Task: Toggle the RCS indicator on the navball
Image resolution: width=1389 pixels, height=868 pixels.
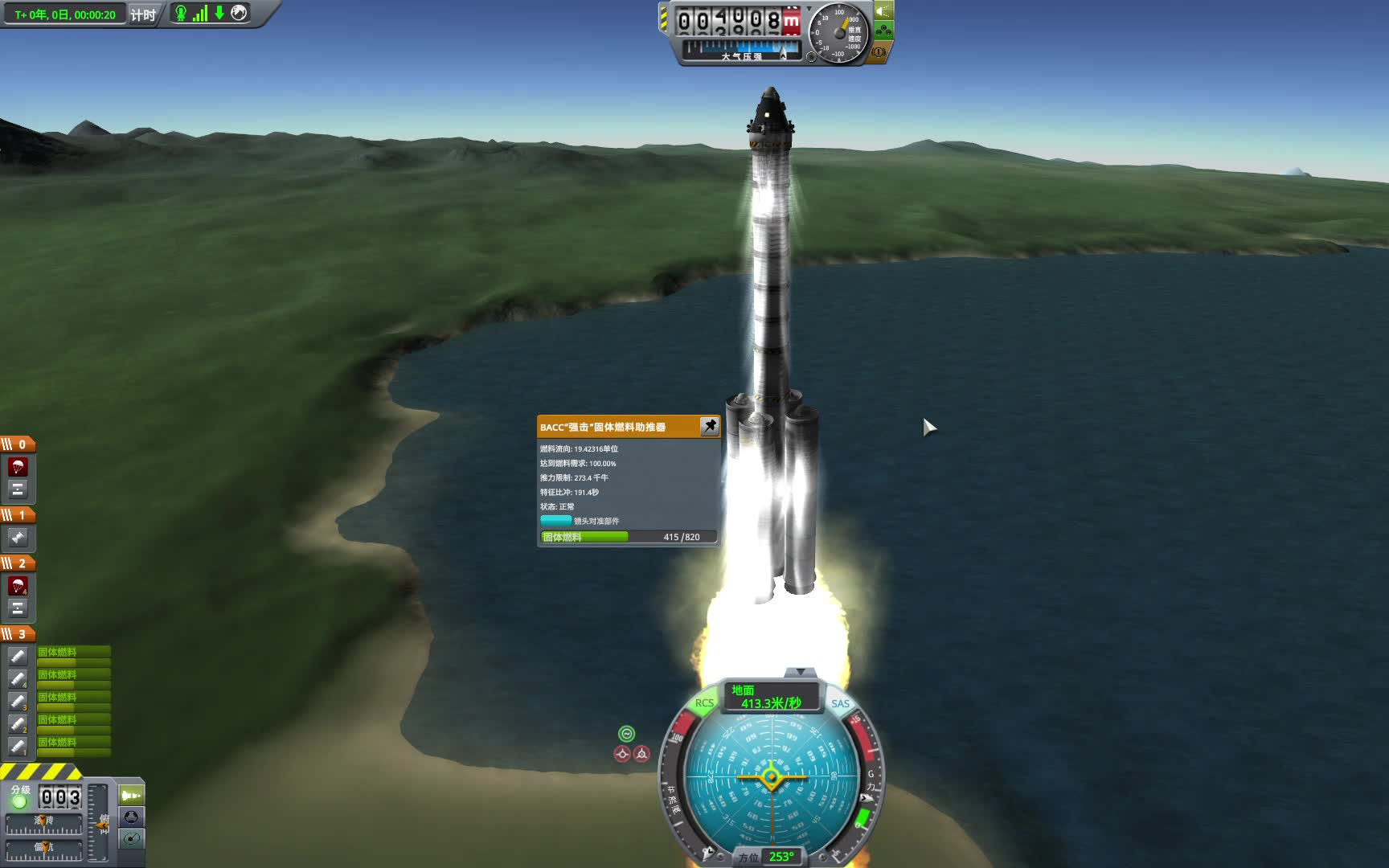Action: [704, 703]
